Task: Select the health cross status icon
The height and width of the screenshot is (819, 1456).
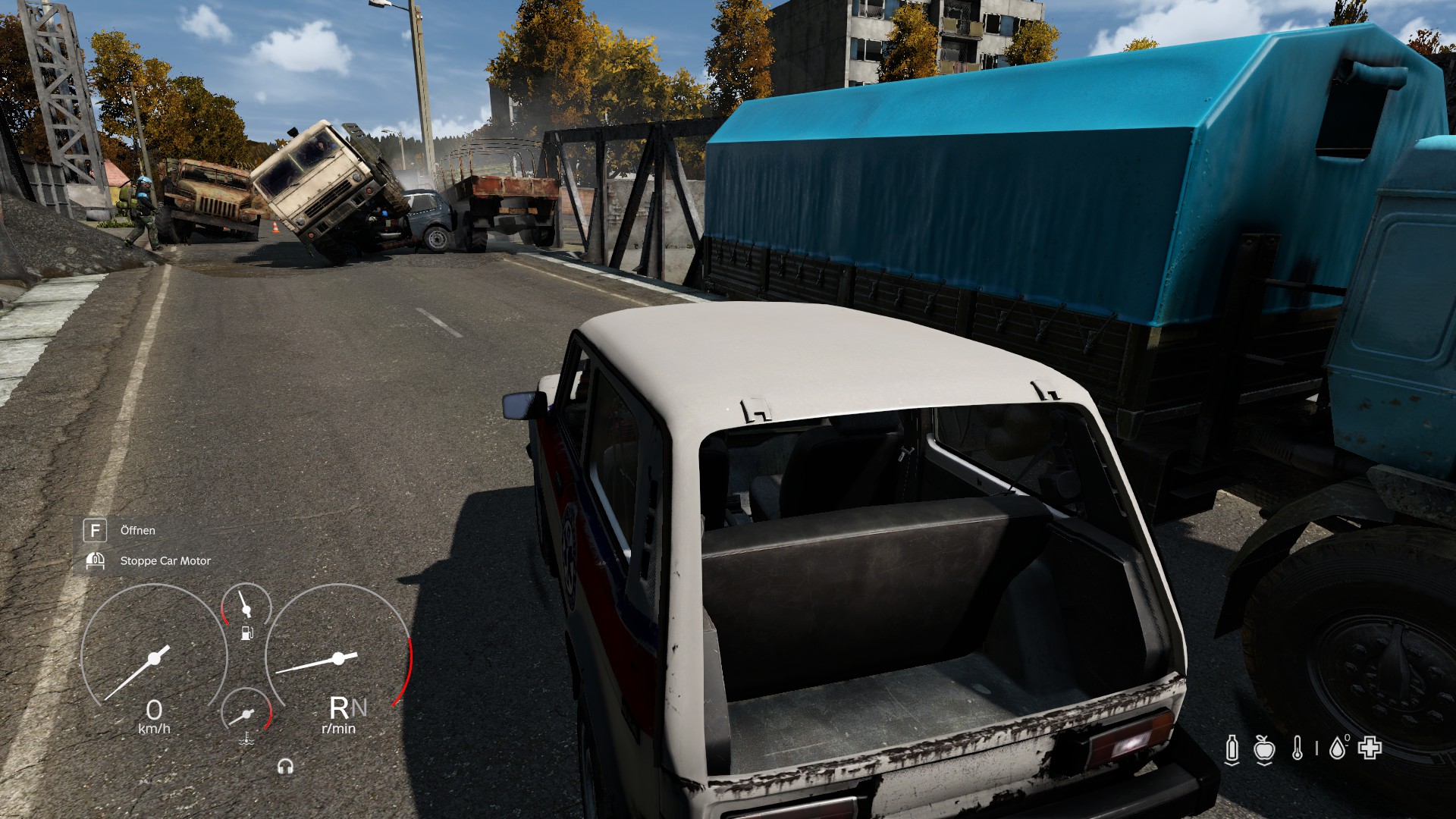Action: click(x=1370, y=748)
